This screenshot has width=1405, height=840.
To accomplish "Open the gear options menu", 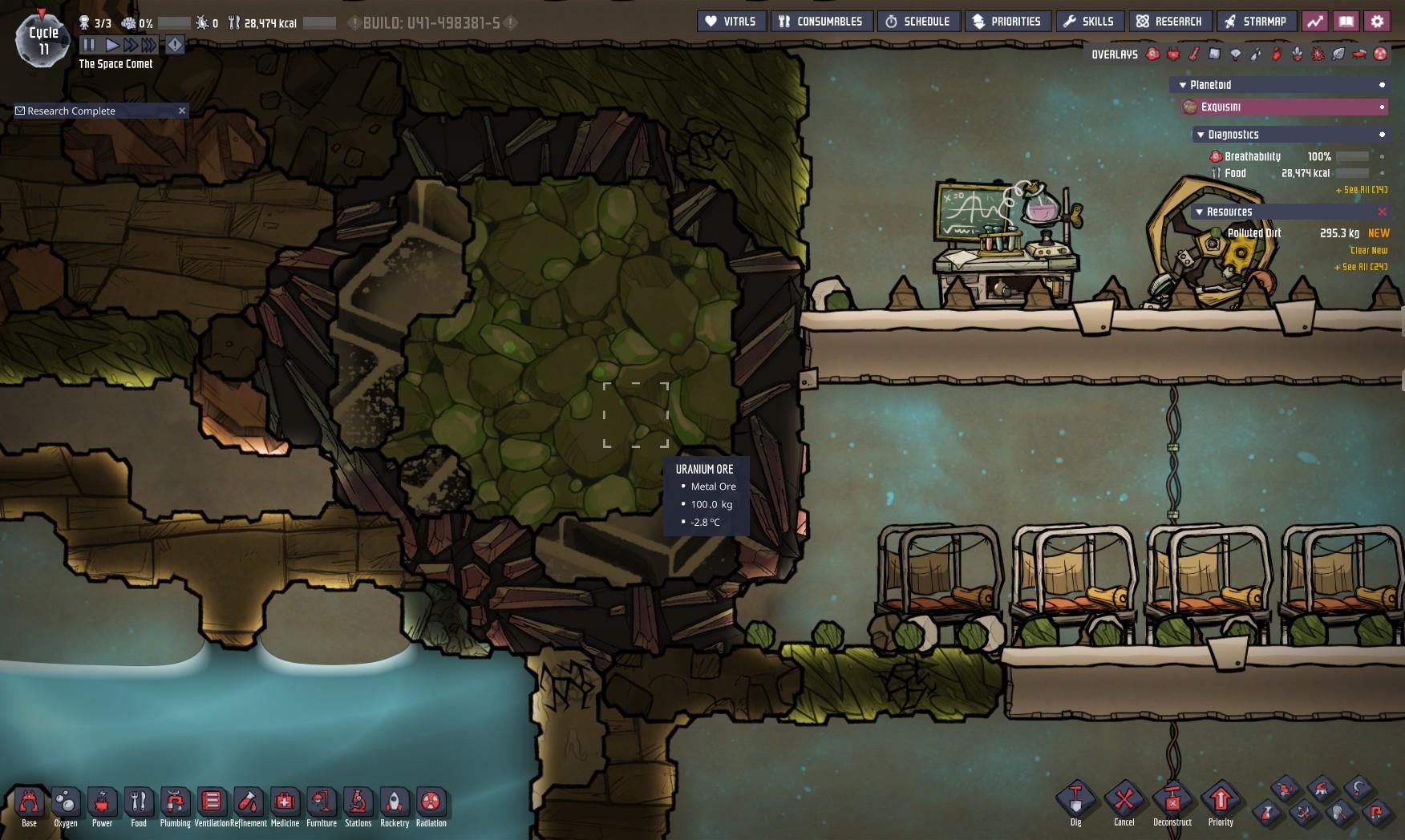I will (x=1377, y=22).
